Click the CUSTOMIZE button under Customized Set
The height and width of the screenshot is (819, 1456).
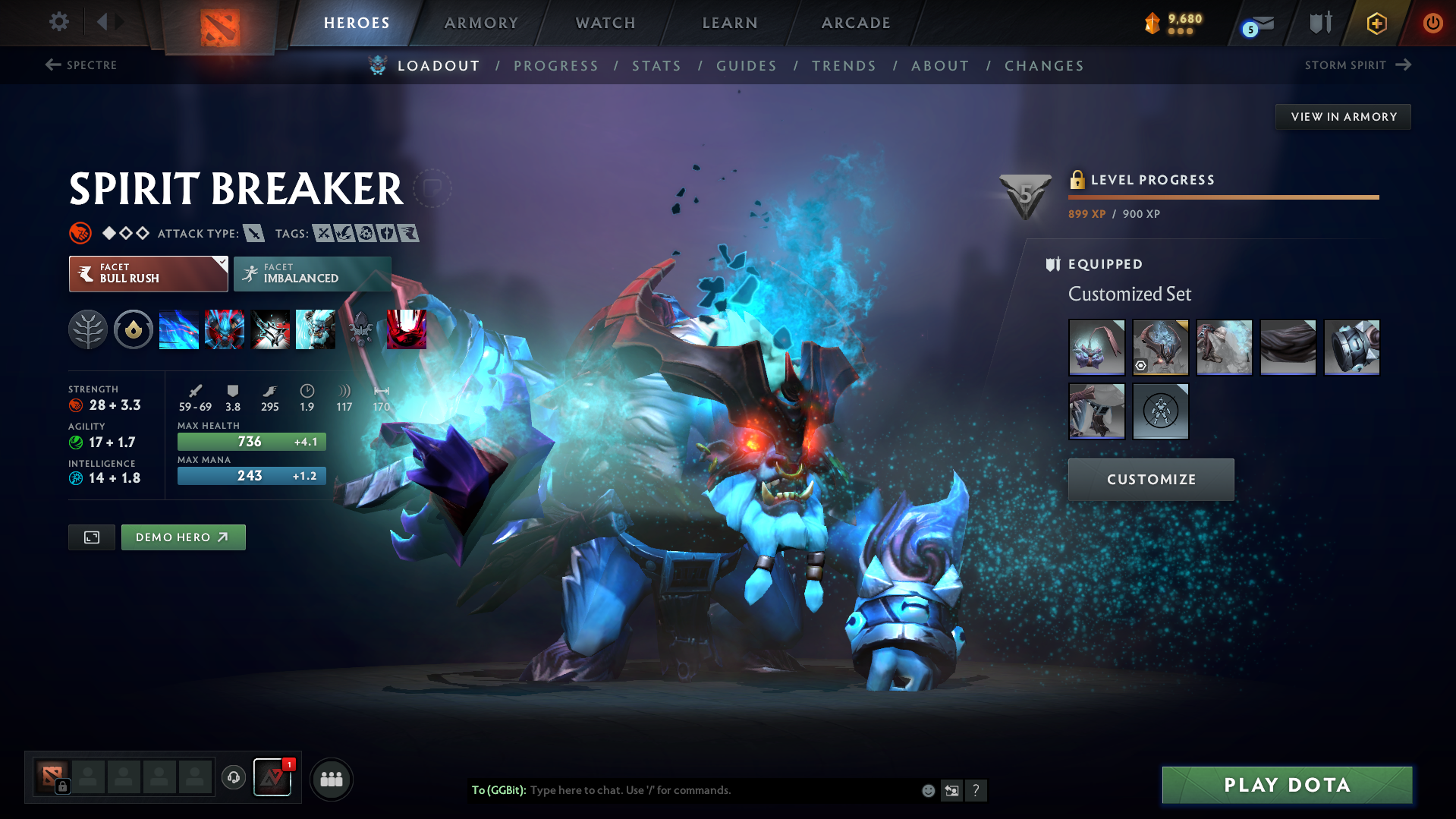tap(1150, 479)
